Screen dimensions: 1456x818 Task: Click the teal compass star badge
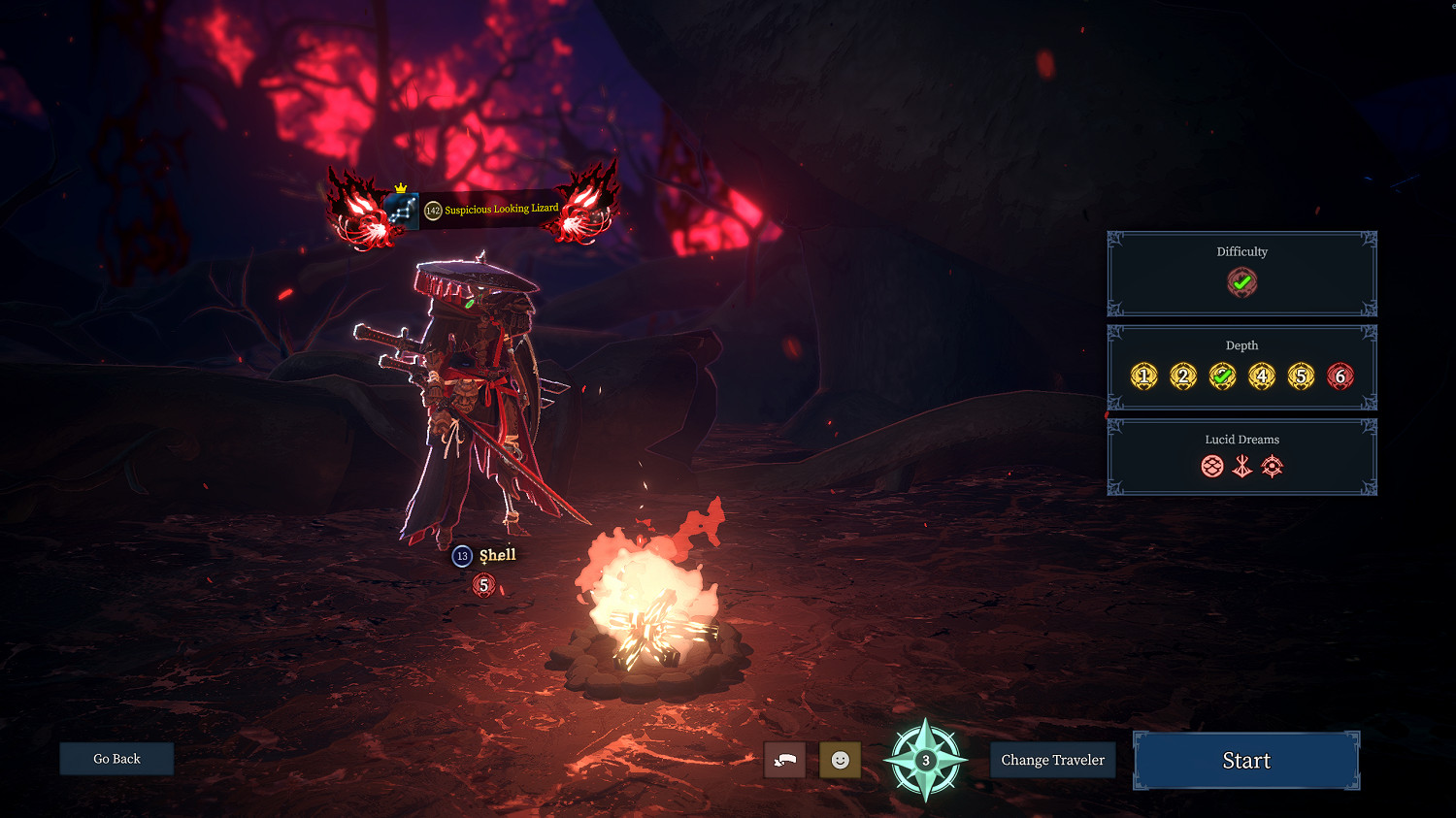click(x=925, y=760)
